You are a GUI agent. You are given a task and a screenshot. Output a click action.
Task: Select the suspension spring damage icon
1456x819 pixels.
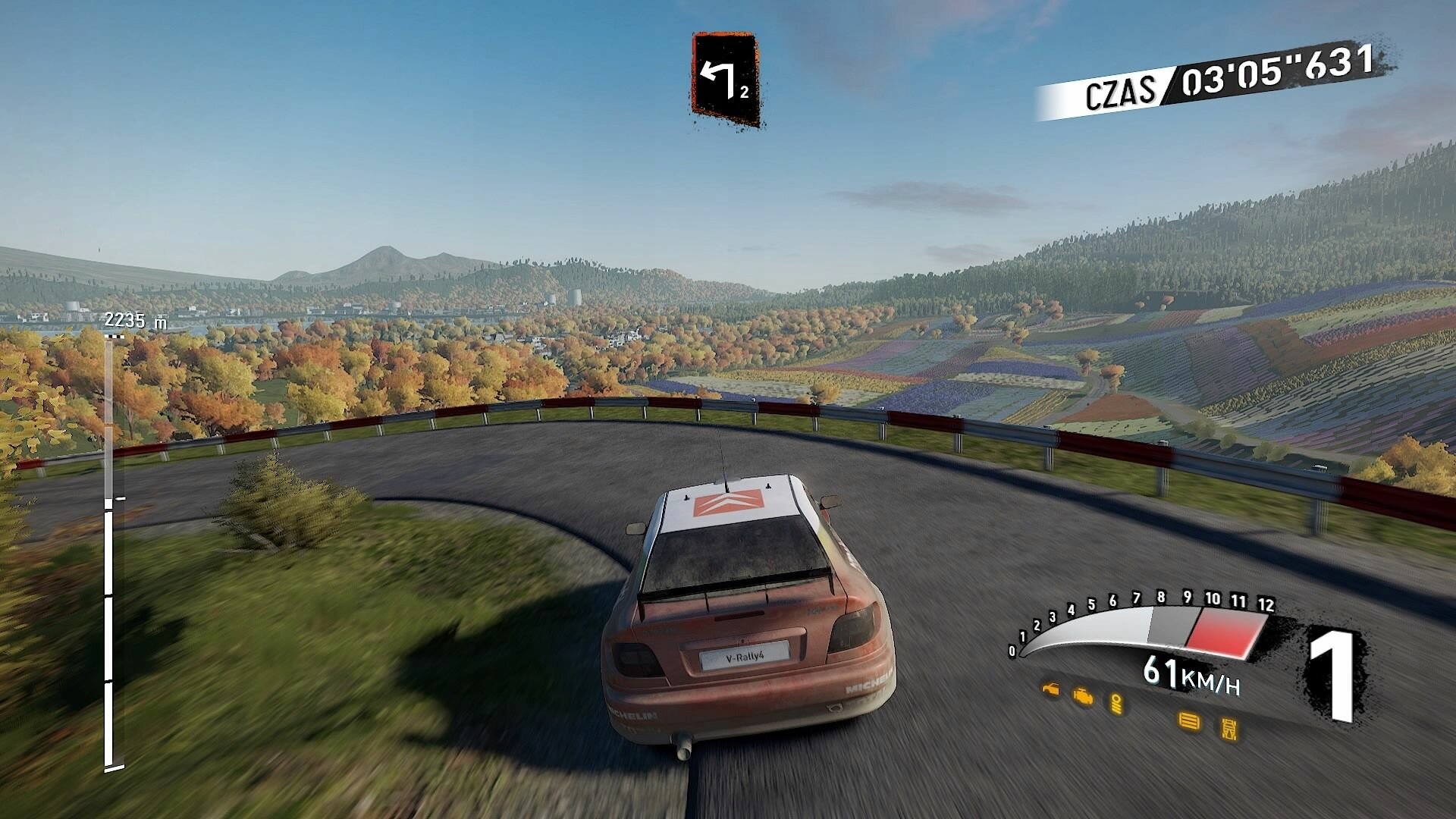pos(1116,703)
